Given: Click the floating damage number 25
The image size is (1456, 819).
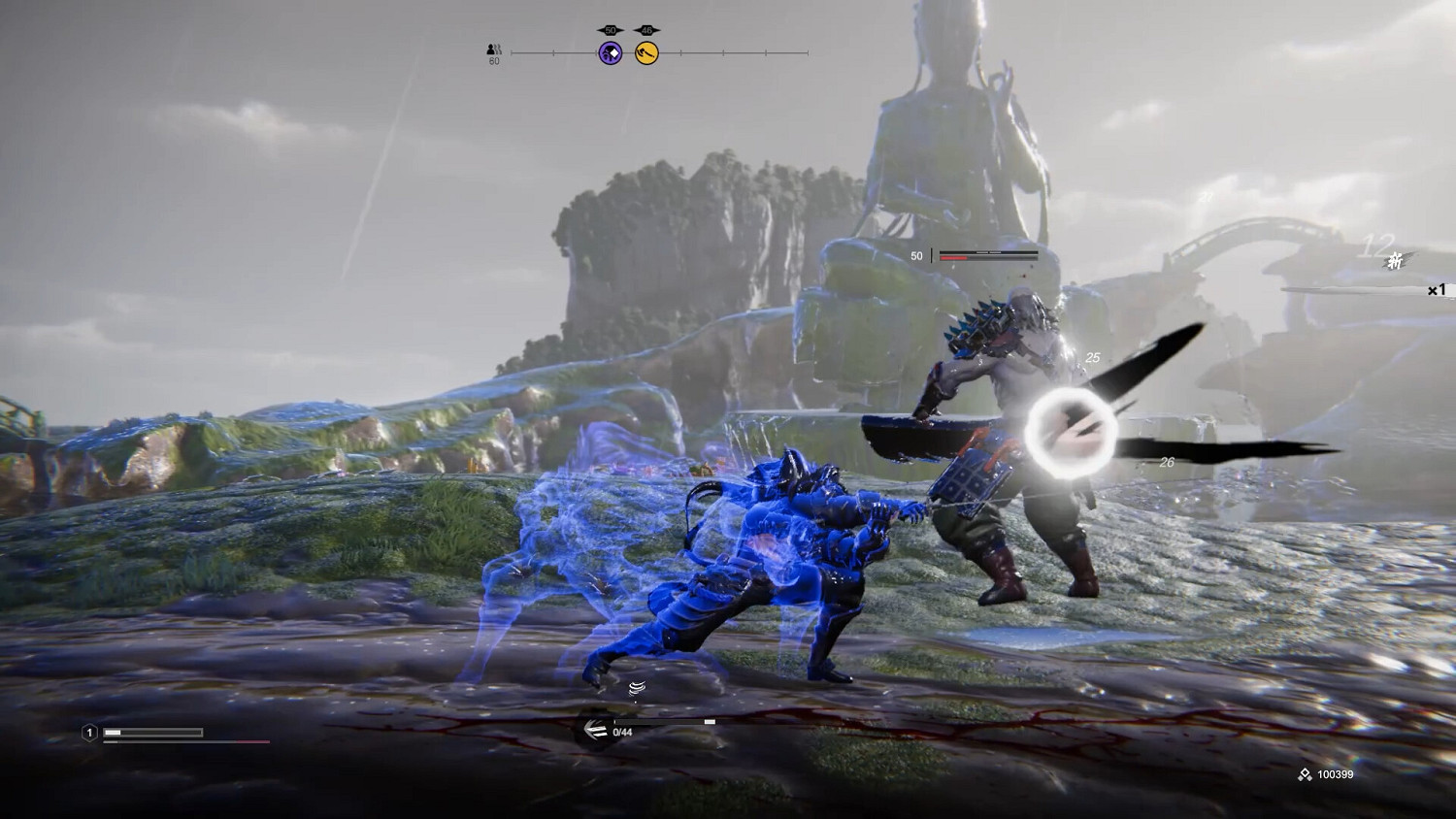Looking at the screenshot, I should 1093,357.
